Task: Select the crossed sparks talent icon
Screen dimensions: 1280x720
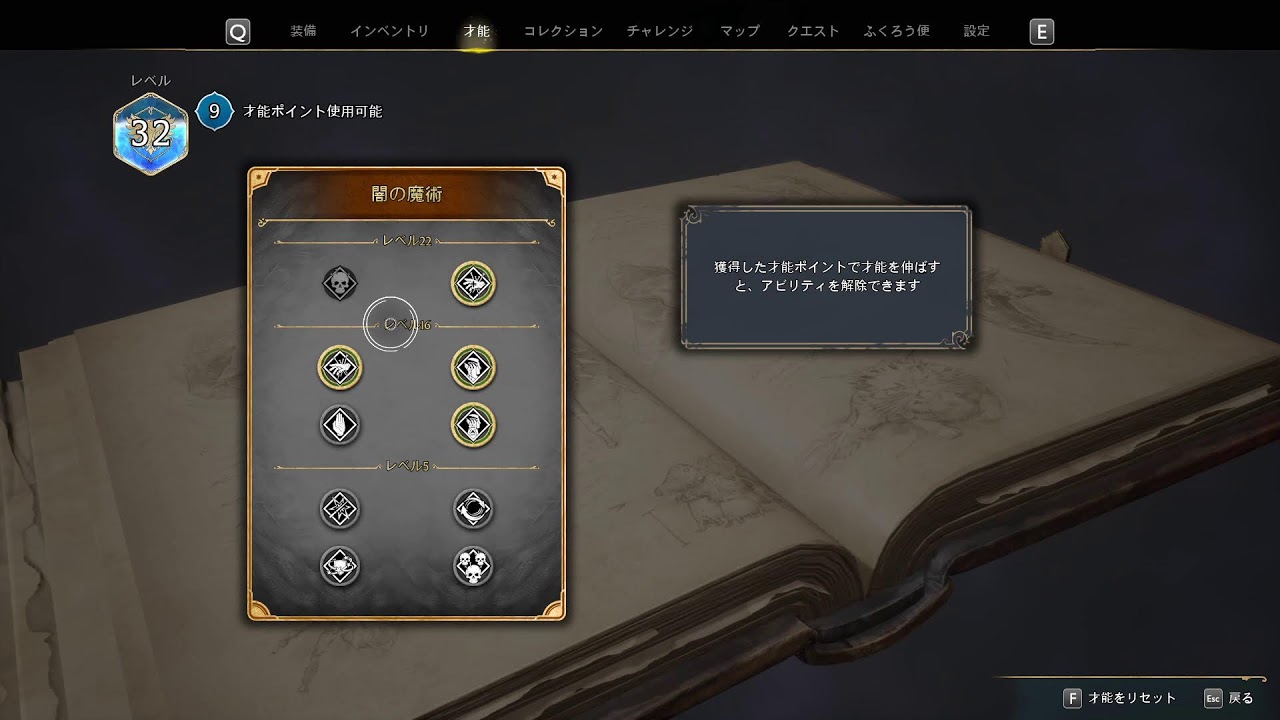Action: click(x=340, y=509)
